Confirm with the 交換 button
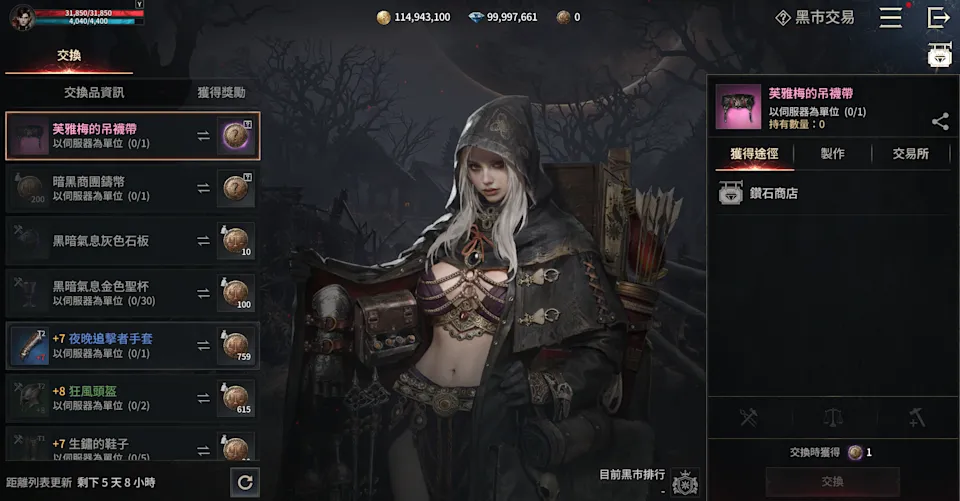This screenshot has width=960, height=501. click(832, 482)
